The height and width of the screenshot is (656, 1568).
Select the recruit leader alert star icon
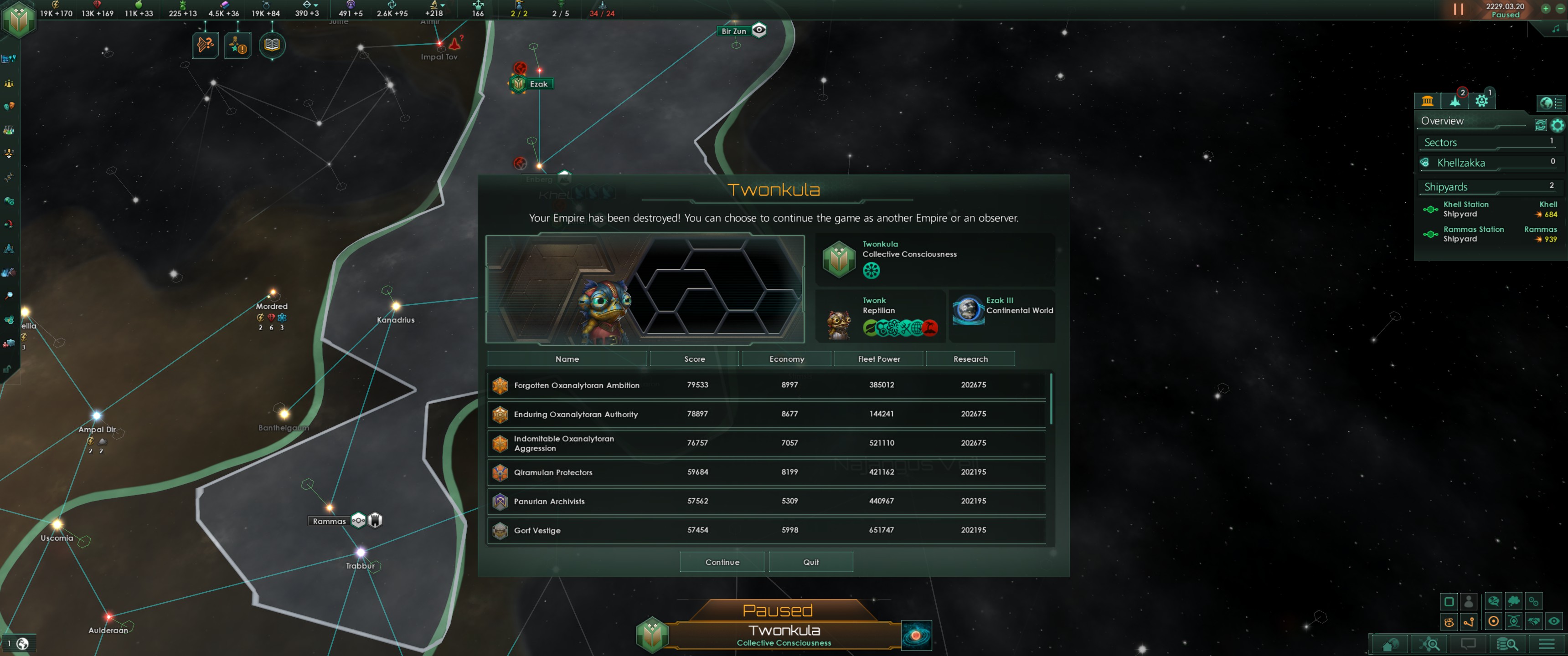[238, 45]
